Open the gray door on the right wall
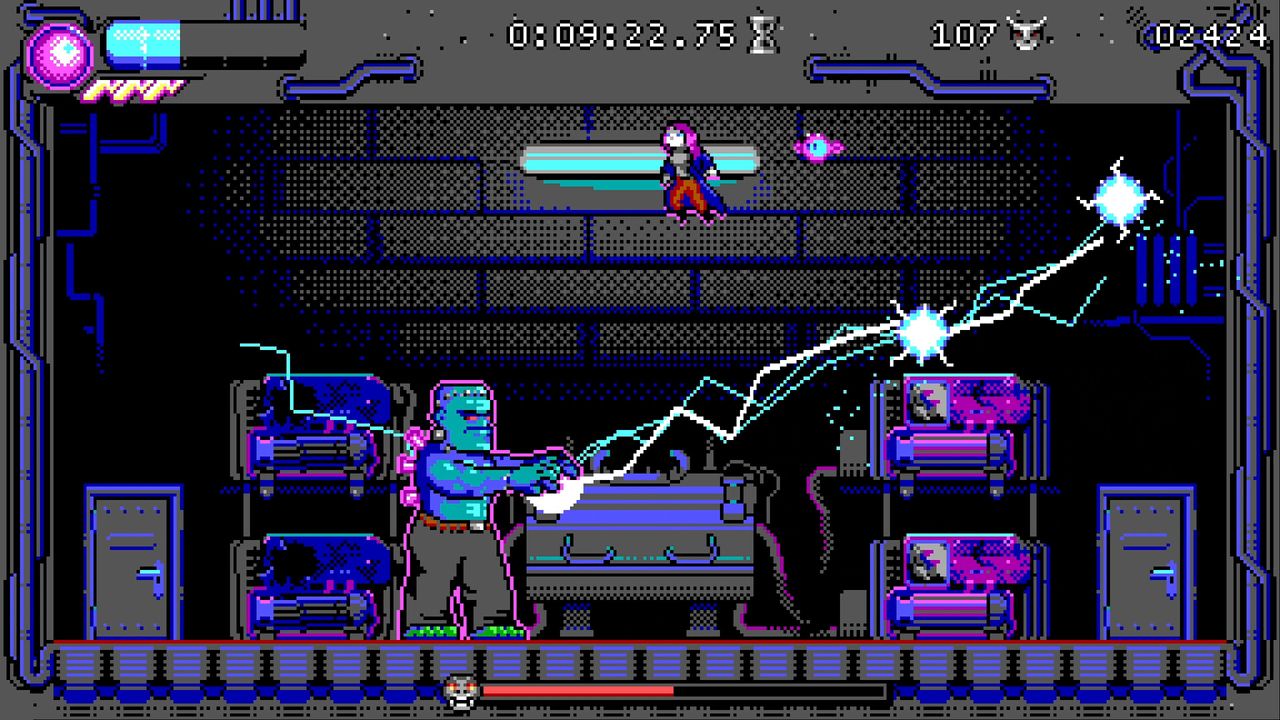1280x720 pixels. tap(1143, 560)
